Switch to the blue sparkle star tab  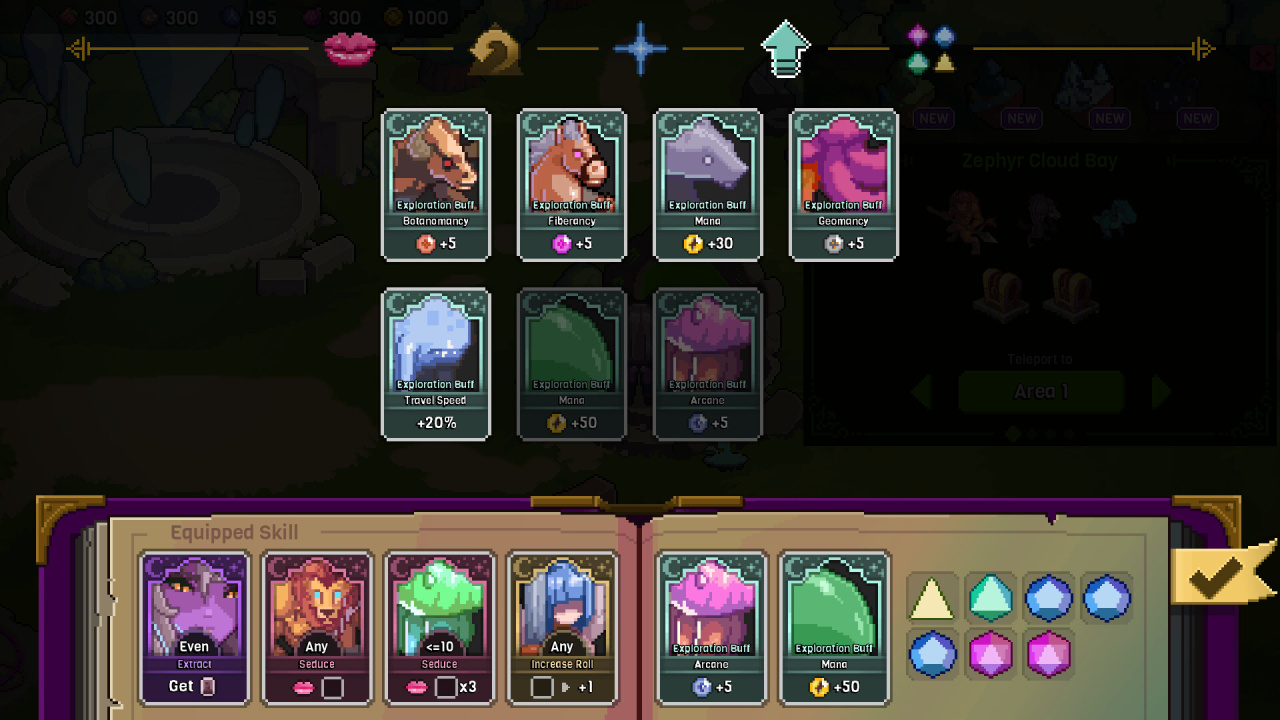(x=640, y=48)
